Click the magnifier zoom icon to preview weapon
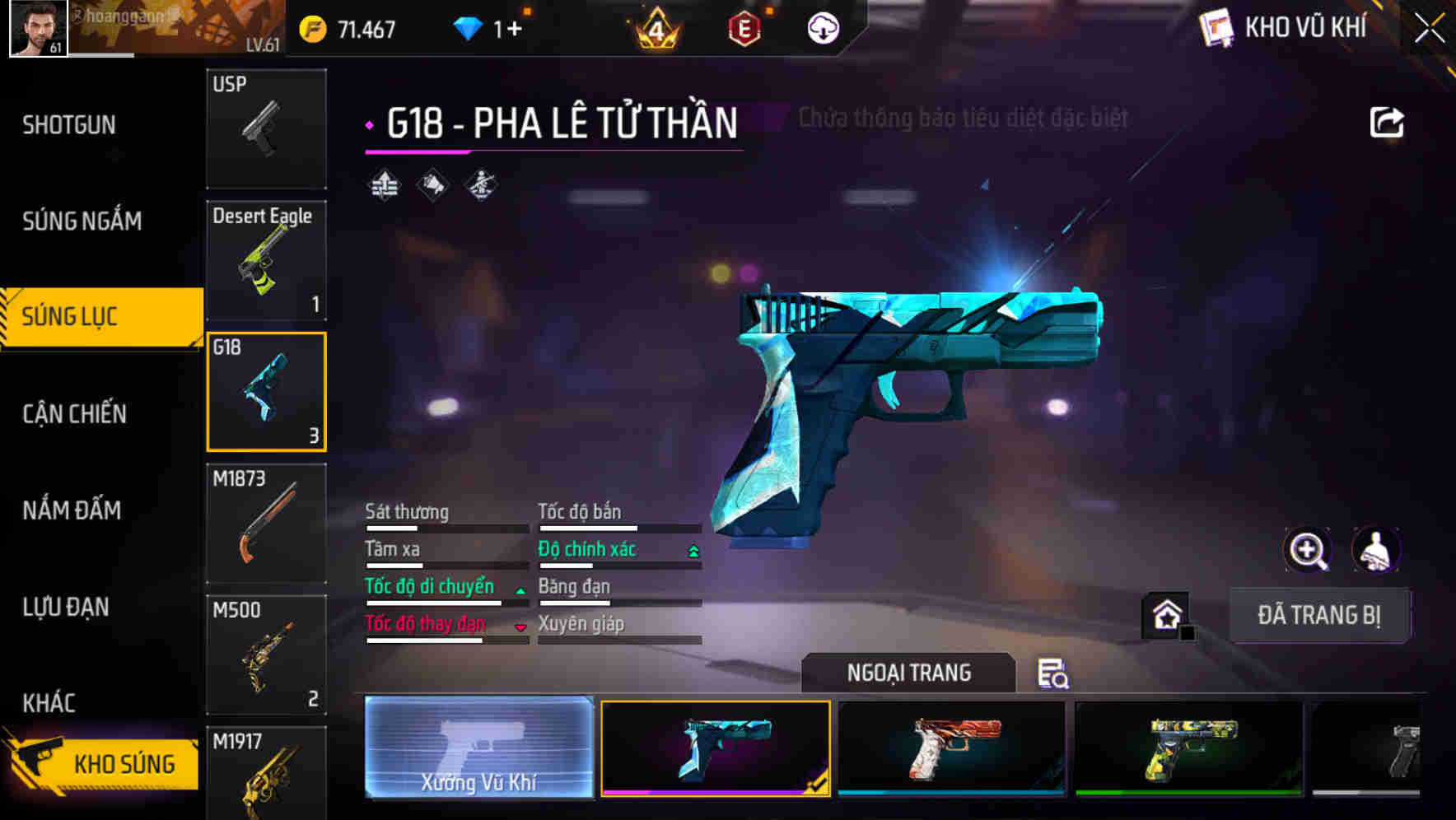This screenshot has height=820, width=1456. [x=1307, y=550]
